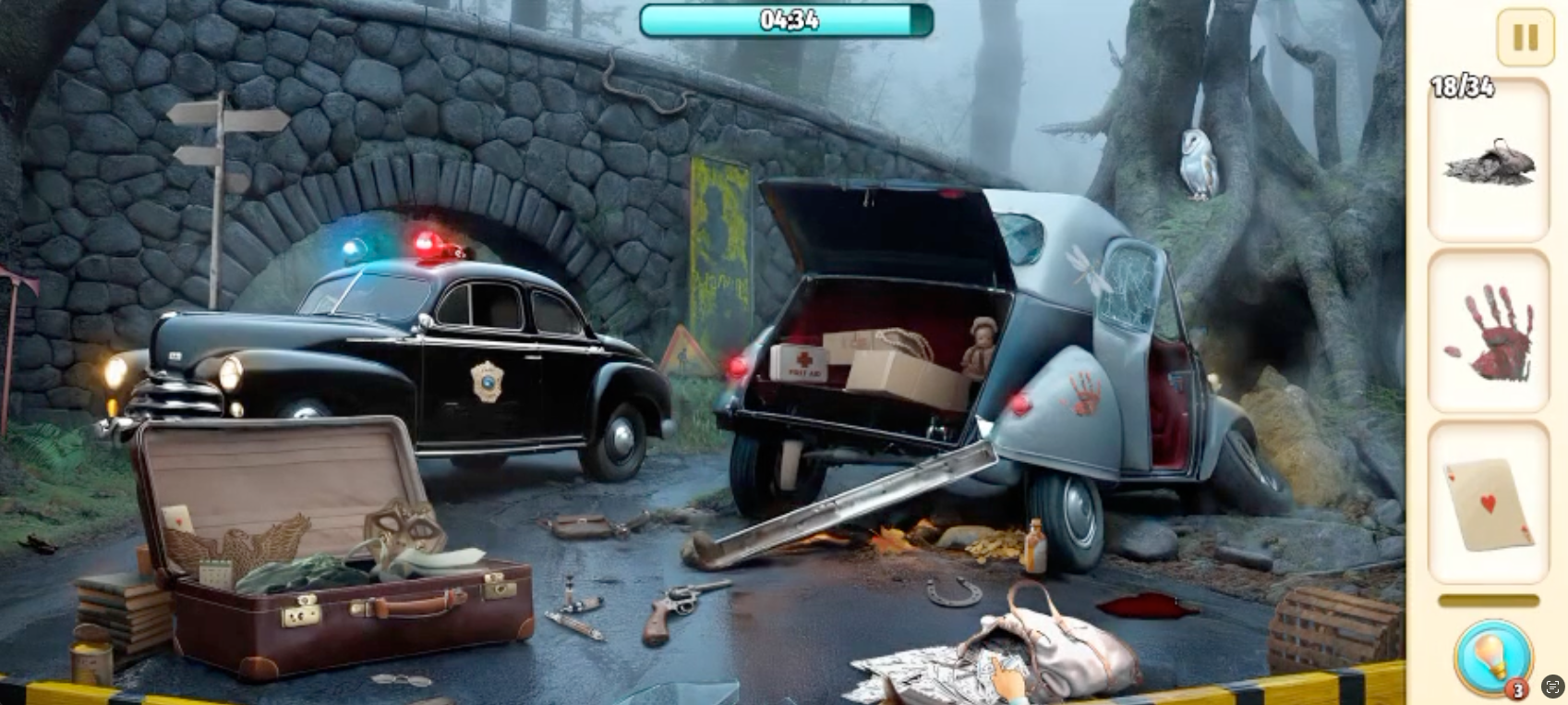
Task: Click the snake hanging above the bridge arch
Action: (645, 86)
